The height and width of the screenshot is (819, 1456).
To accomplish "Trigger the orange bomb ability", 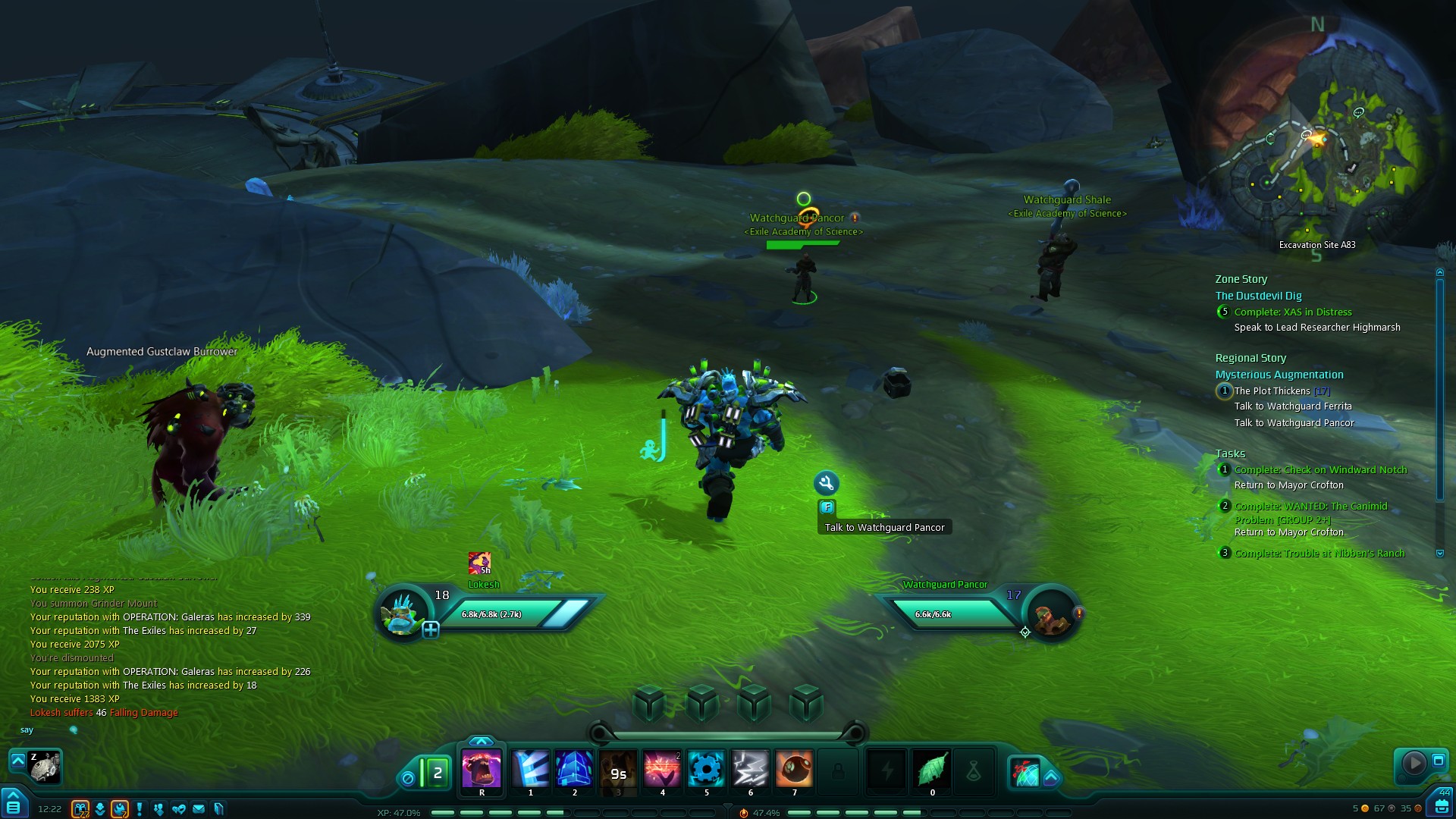I will coord(794,769).
